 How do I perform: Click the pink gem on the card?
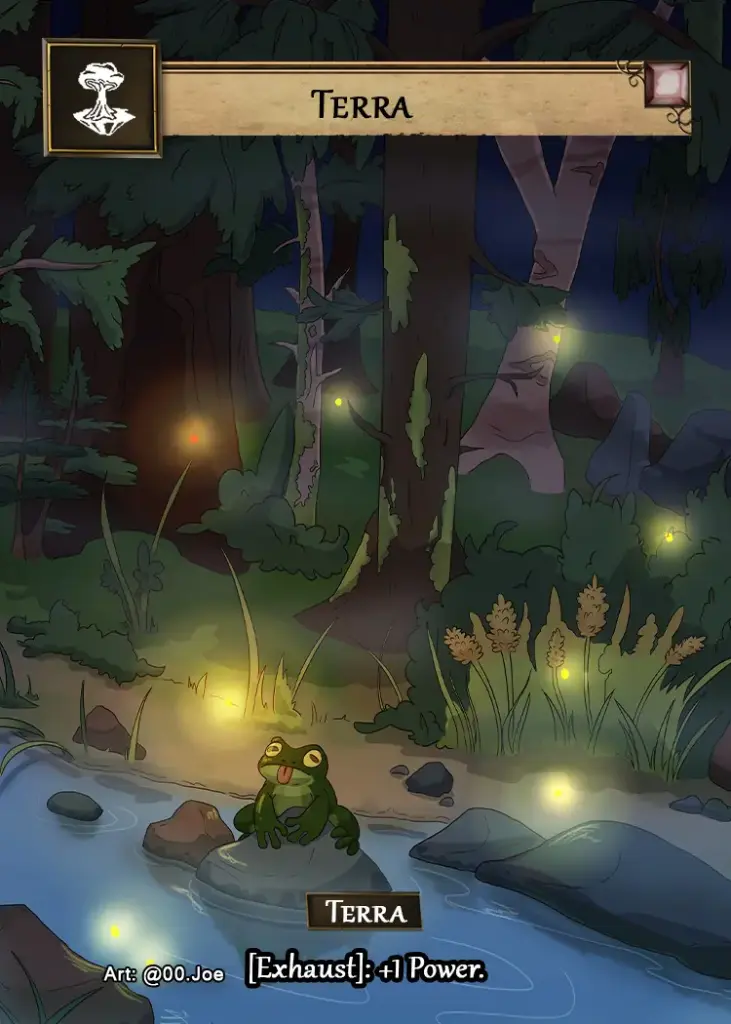(x=667, y=85)
